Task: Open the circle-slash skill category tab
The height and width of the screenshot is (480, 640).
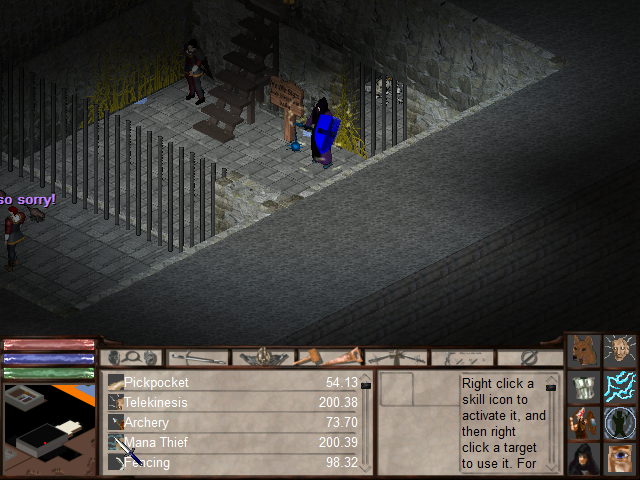Action: pyautogui.click(x=530, y=357)
